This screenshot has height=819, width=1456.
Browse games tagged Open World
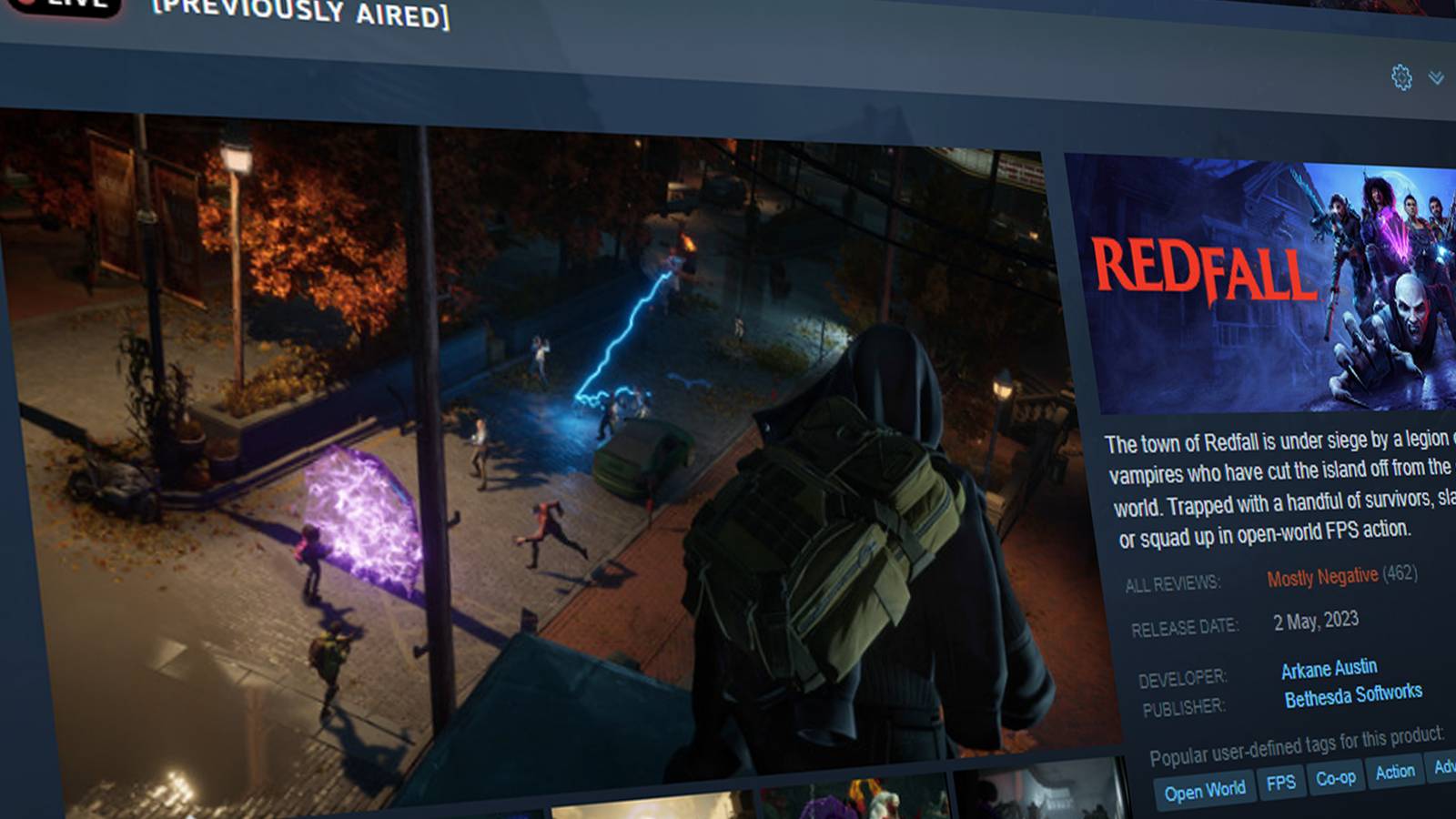tap(1205, 789)
